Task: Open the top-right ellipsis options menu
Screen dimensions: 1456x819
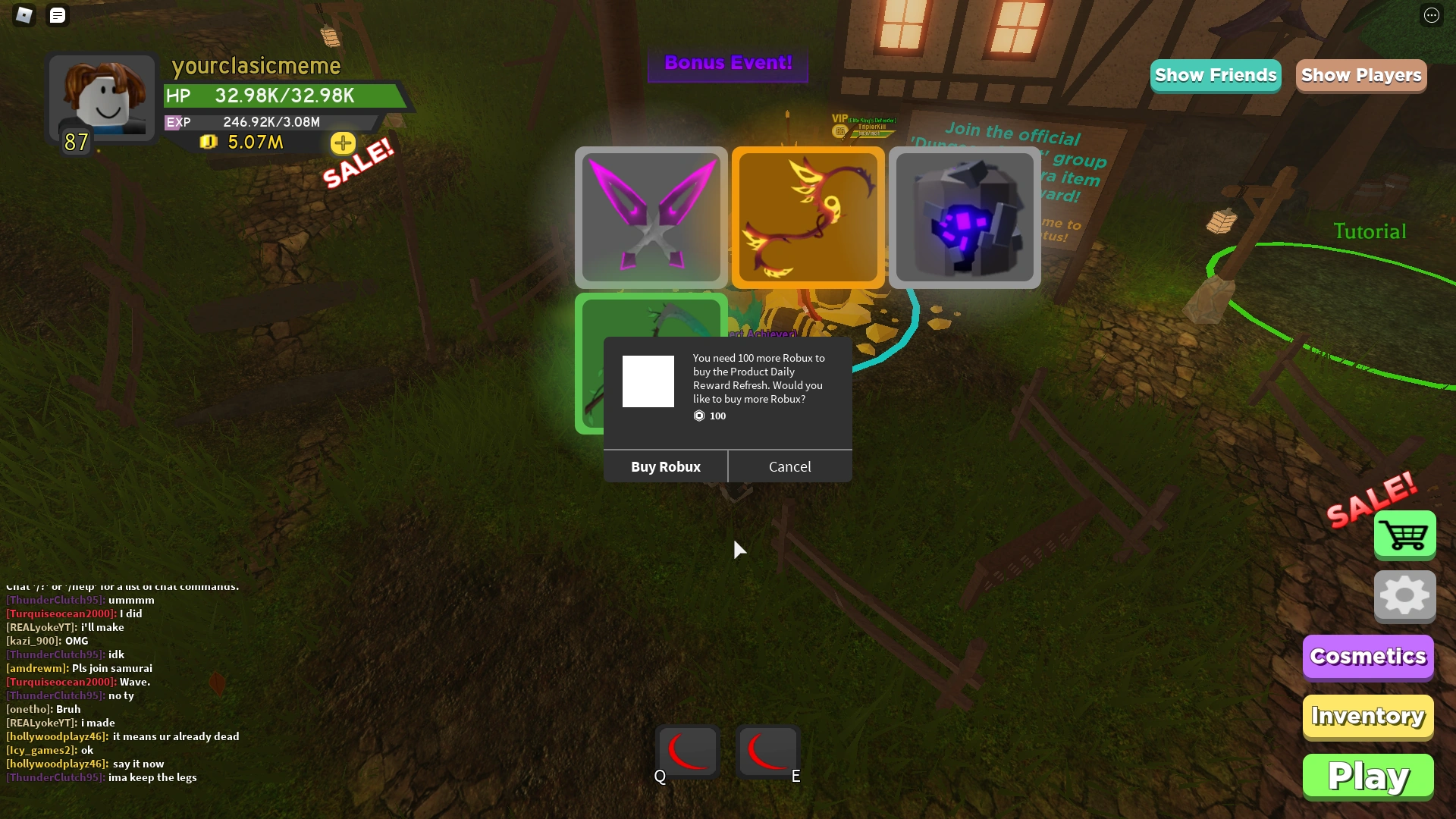Action: [x=1432, y=15]
